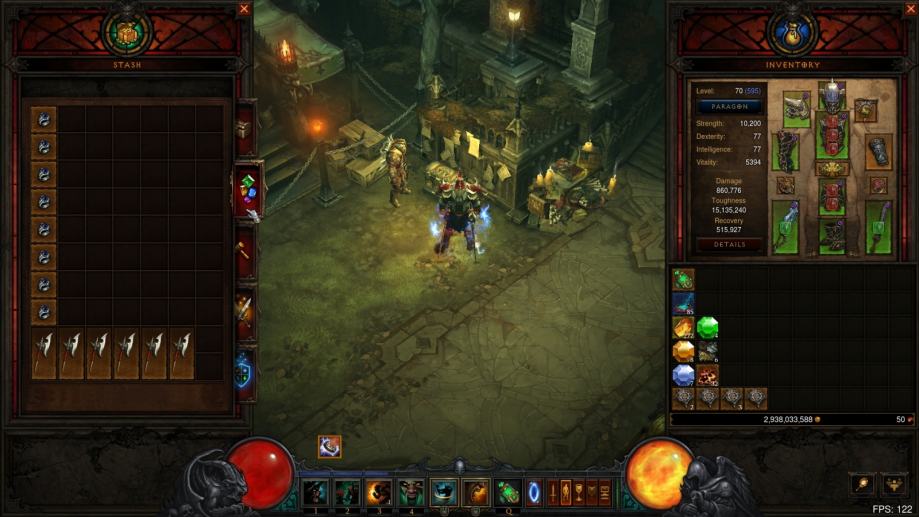
Task: Click the buff icon above the hotbar
Action: coord(329,447)
